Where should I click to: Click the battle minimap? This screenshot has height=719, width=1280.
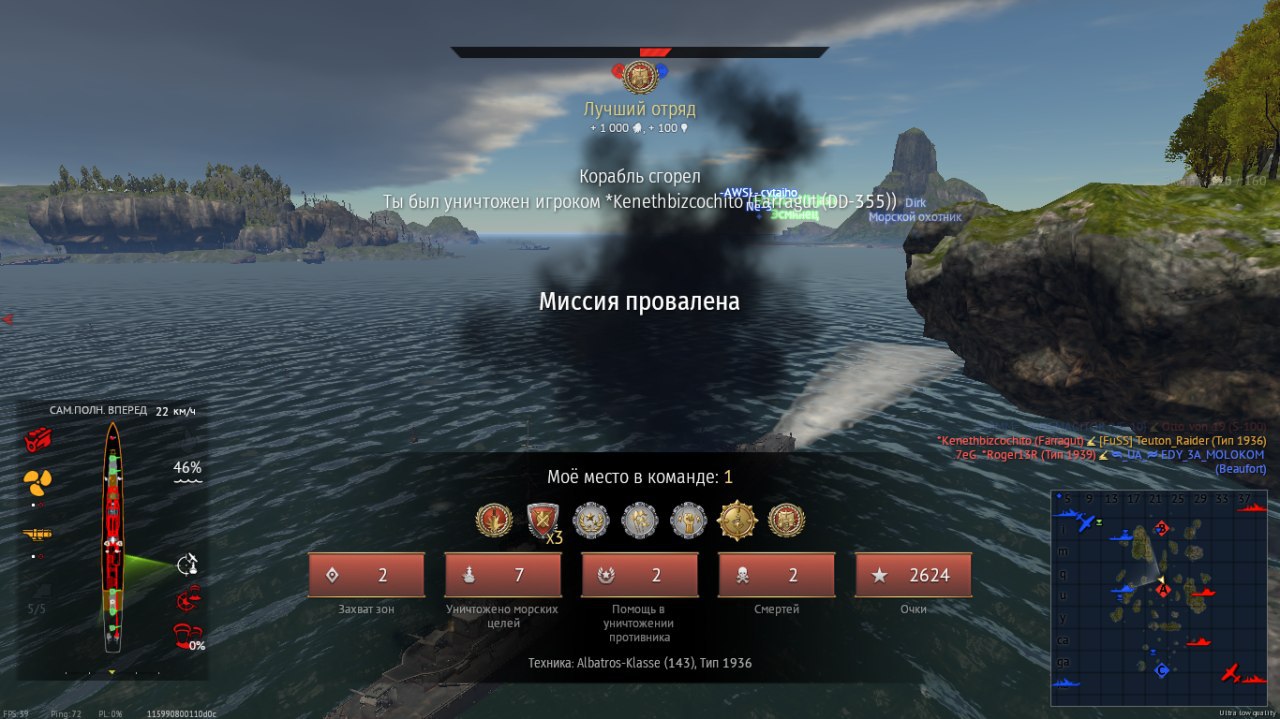click(1158, 597)
